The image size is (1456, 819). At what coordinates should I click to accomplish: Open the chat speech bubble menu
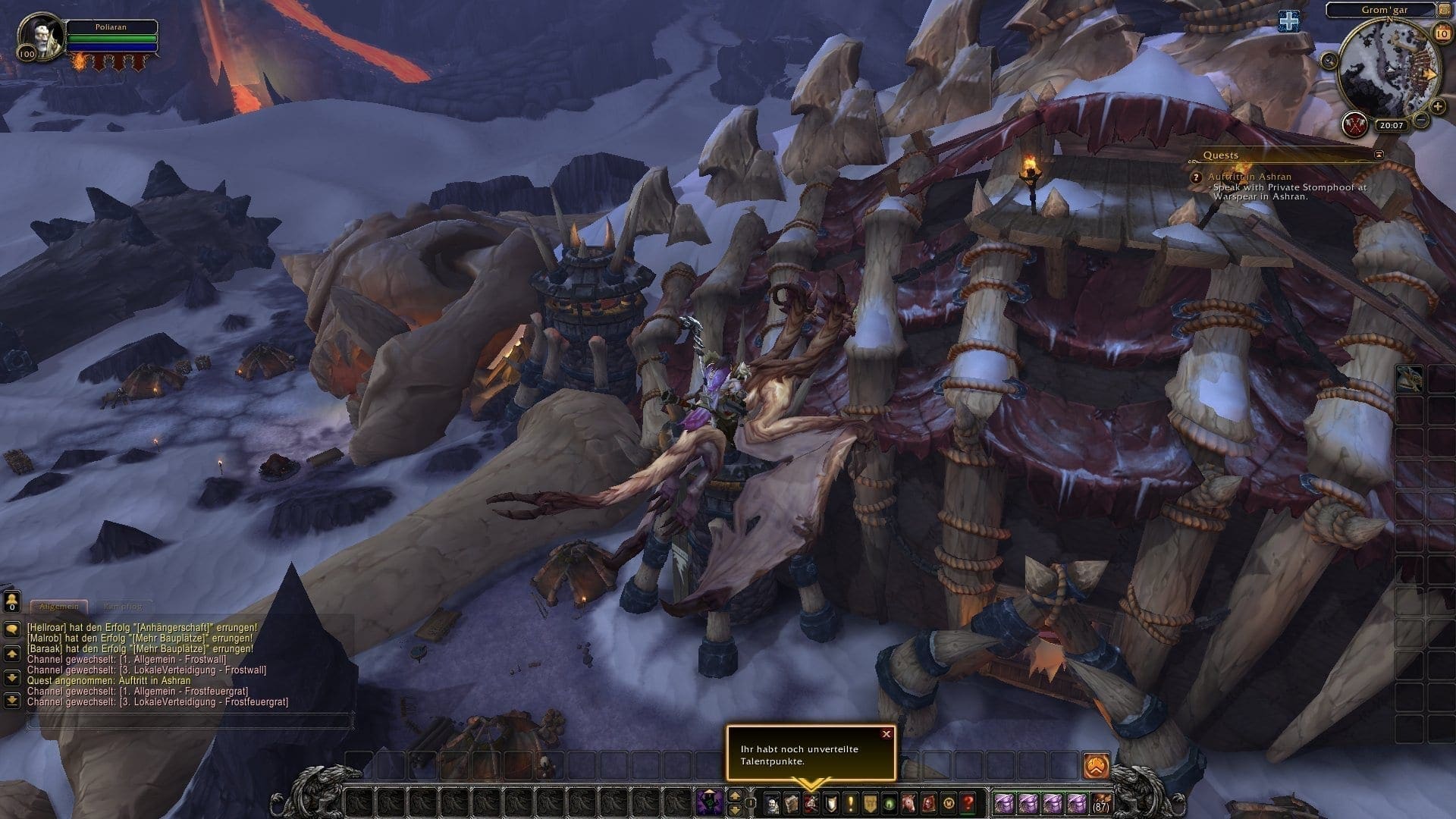(x=12, y=629)
